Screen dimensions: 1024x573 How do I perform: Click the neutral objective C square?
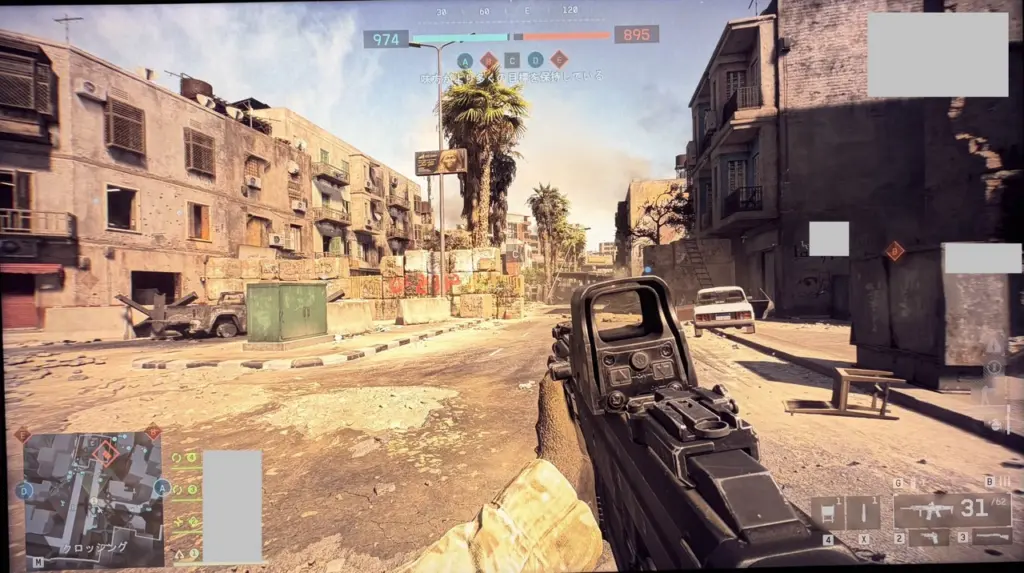(x=512, y=60)
